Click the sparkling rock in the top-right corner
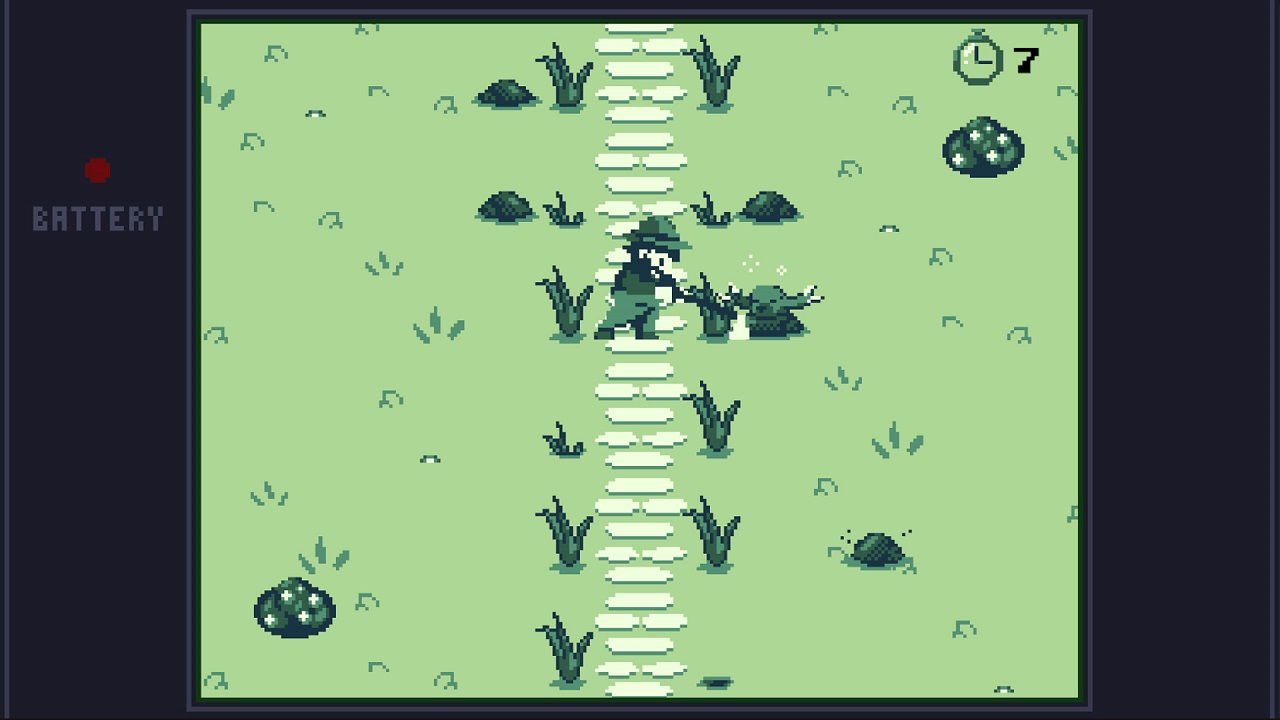Screen dimensions: 1280x720 [x=983, y=148]
